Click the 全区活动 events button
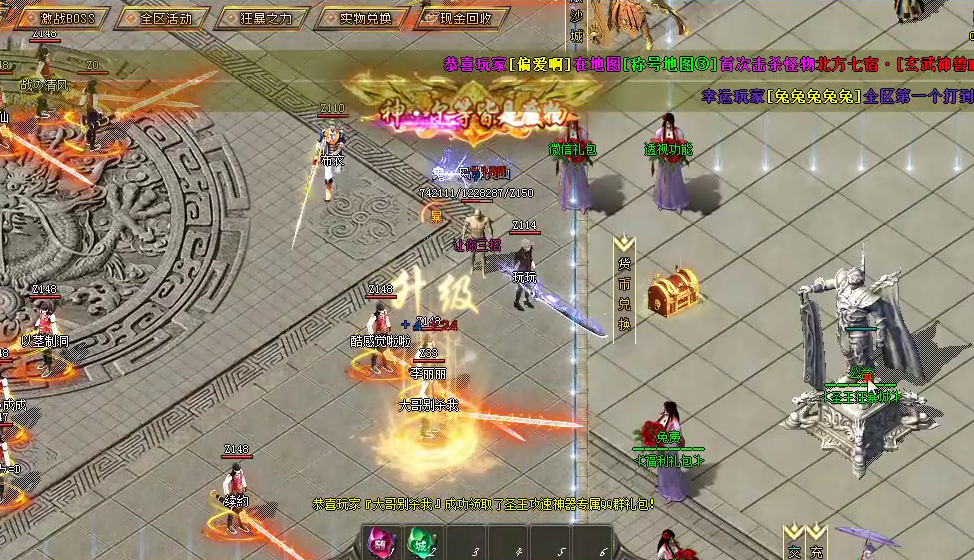 click(165, 18)
